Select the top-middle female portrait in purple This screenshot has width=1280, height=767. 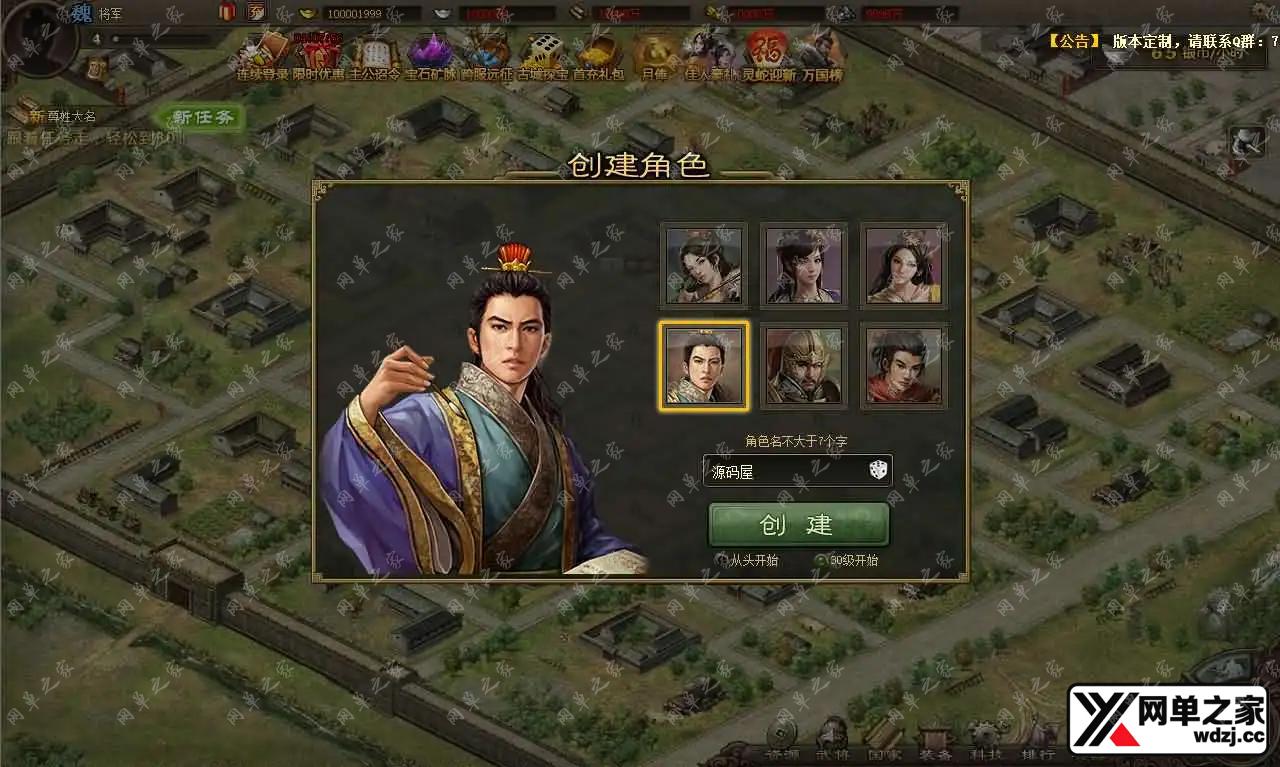point(804,265)
